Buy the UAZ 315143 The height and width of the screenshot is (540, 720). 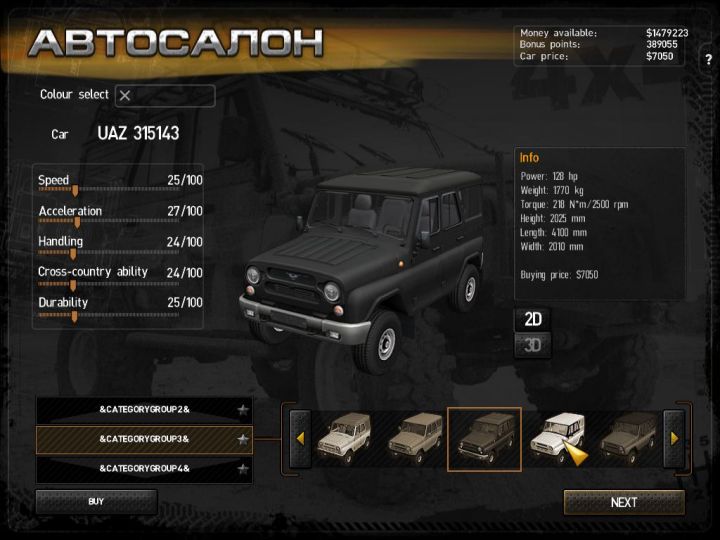pos(96,501)
